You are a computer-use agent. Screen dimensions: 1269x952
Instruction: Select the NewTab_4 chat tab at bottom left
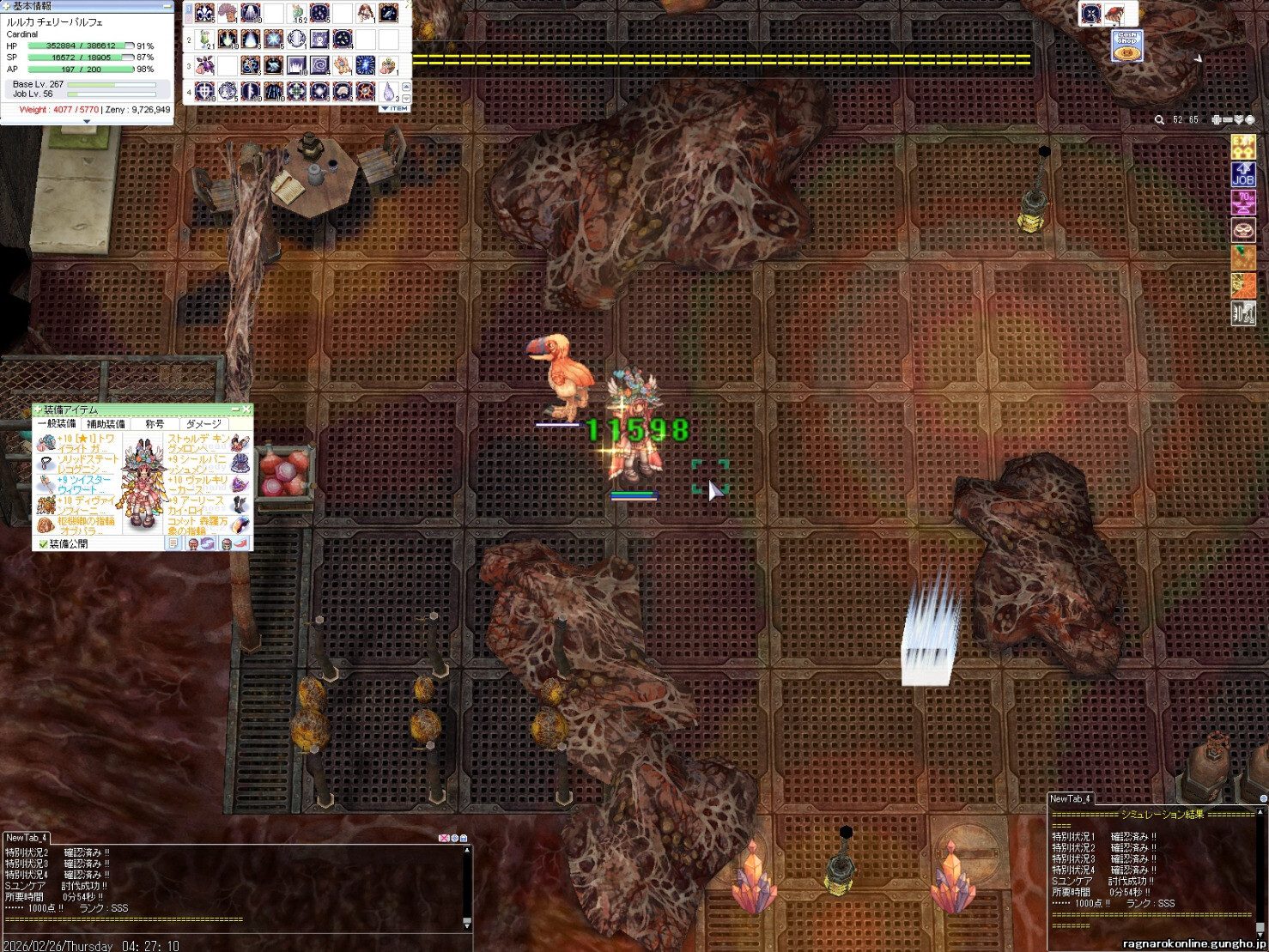(x=26, y=838)
